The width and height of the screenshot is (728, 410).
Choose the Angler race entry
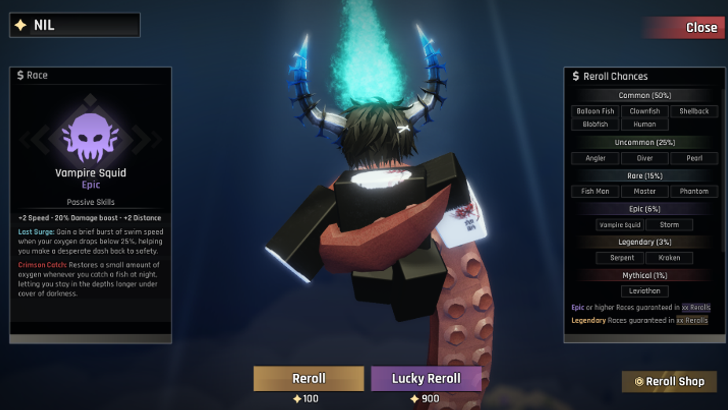(595, 157)
